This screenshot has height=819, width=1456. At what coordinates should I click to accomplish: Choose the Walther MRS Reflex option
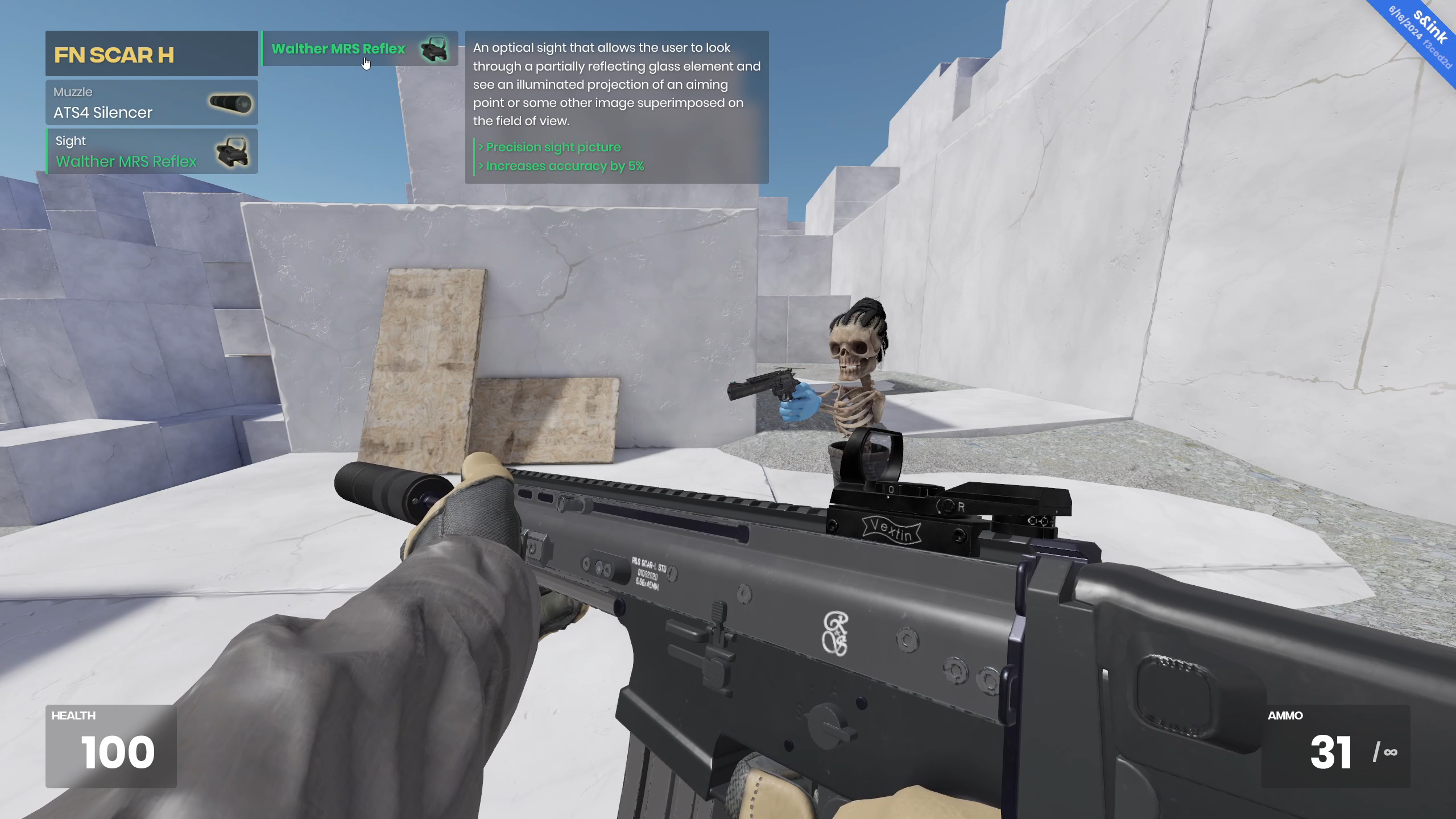point(359,49)
